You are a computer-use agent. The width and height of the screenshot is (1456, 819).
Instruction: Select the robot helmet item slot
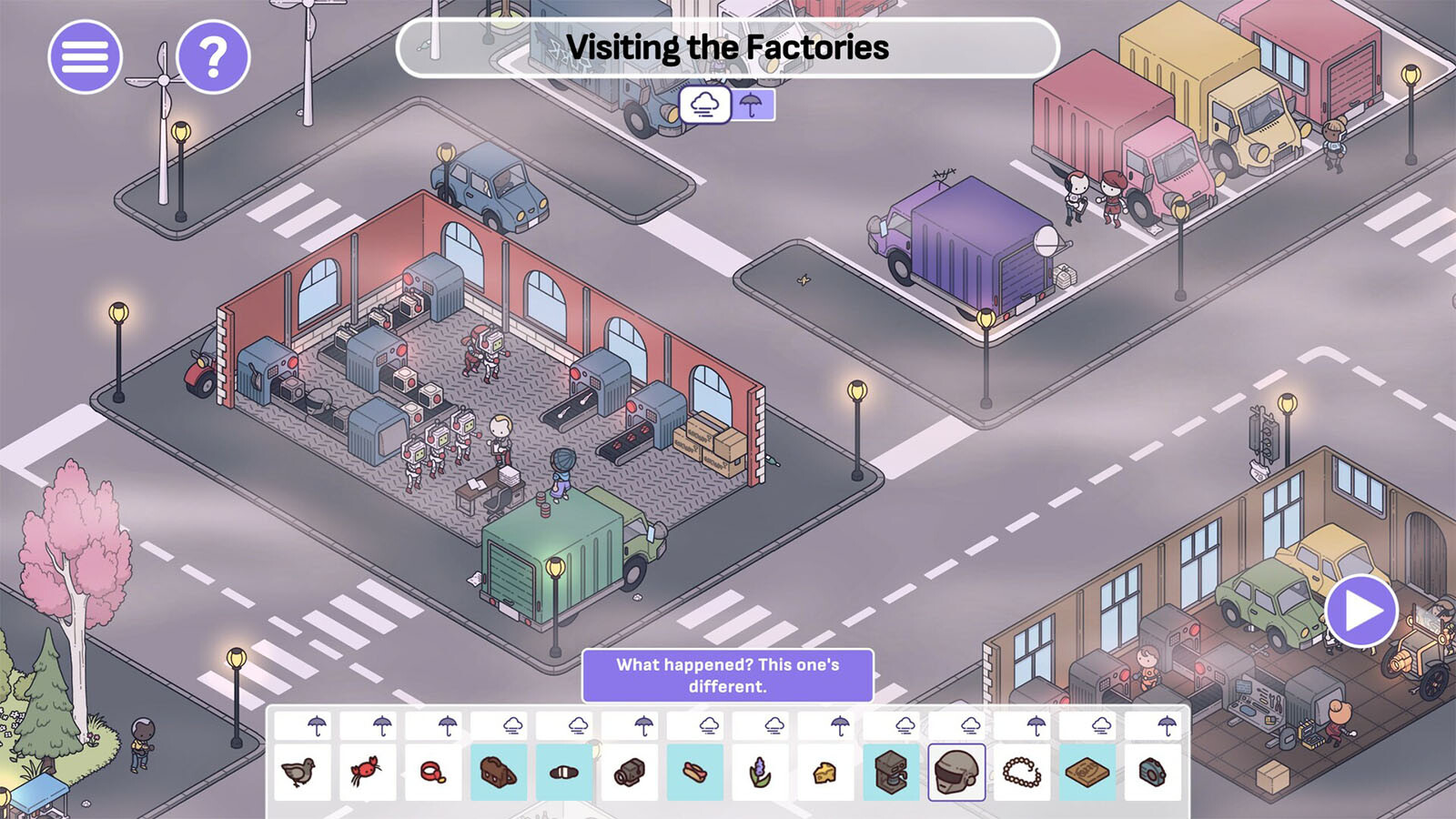pyautogui.click(x=956, y=773)
